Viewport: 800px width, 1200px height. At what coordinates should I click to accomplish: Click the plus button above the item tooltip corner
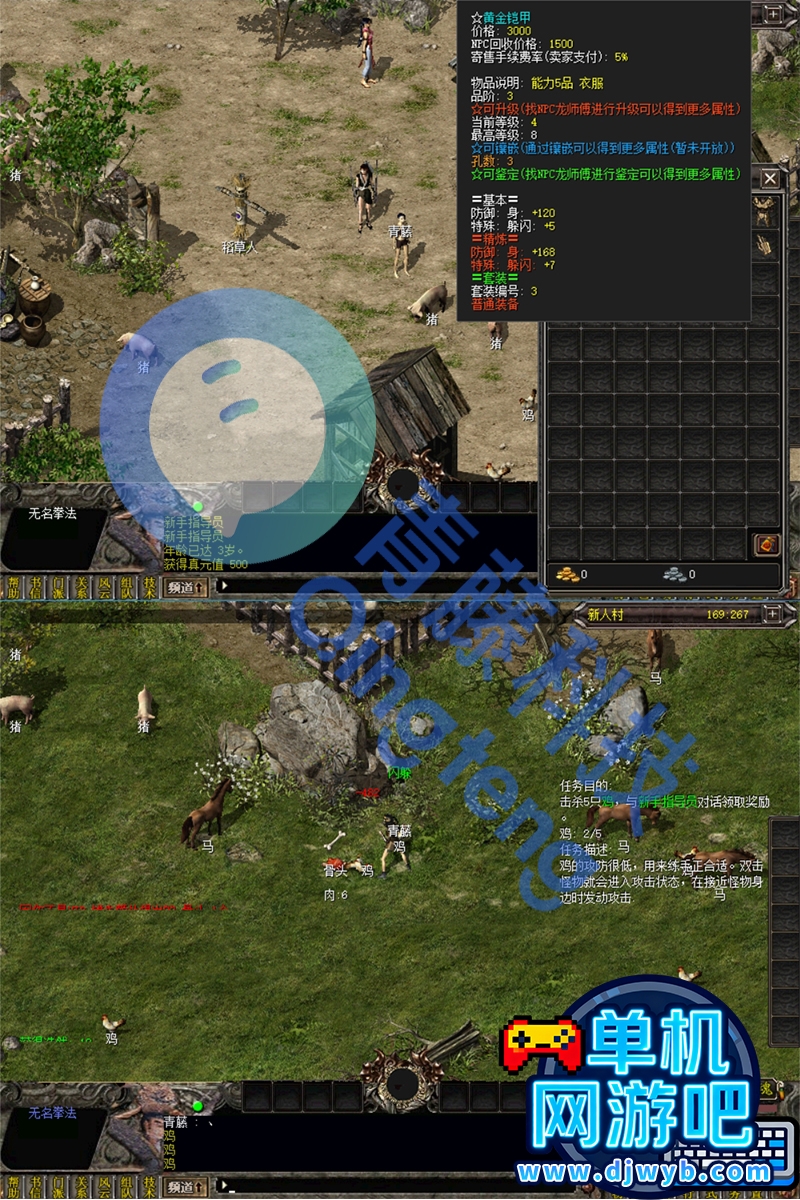coord(772,13)
